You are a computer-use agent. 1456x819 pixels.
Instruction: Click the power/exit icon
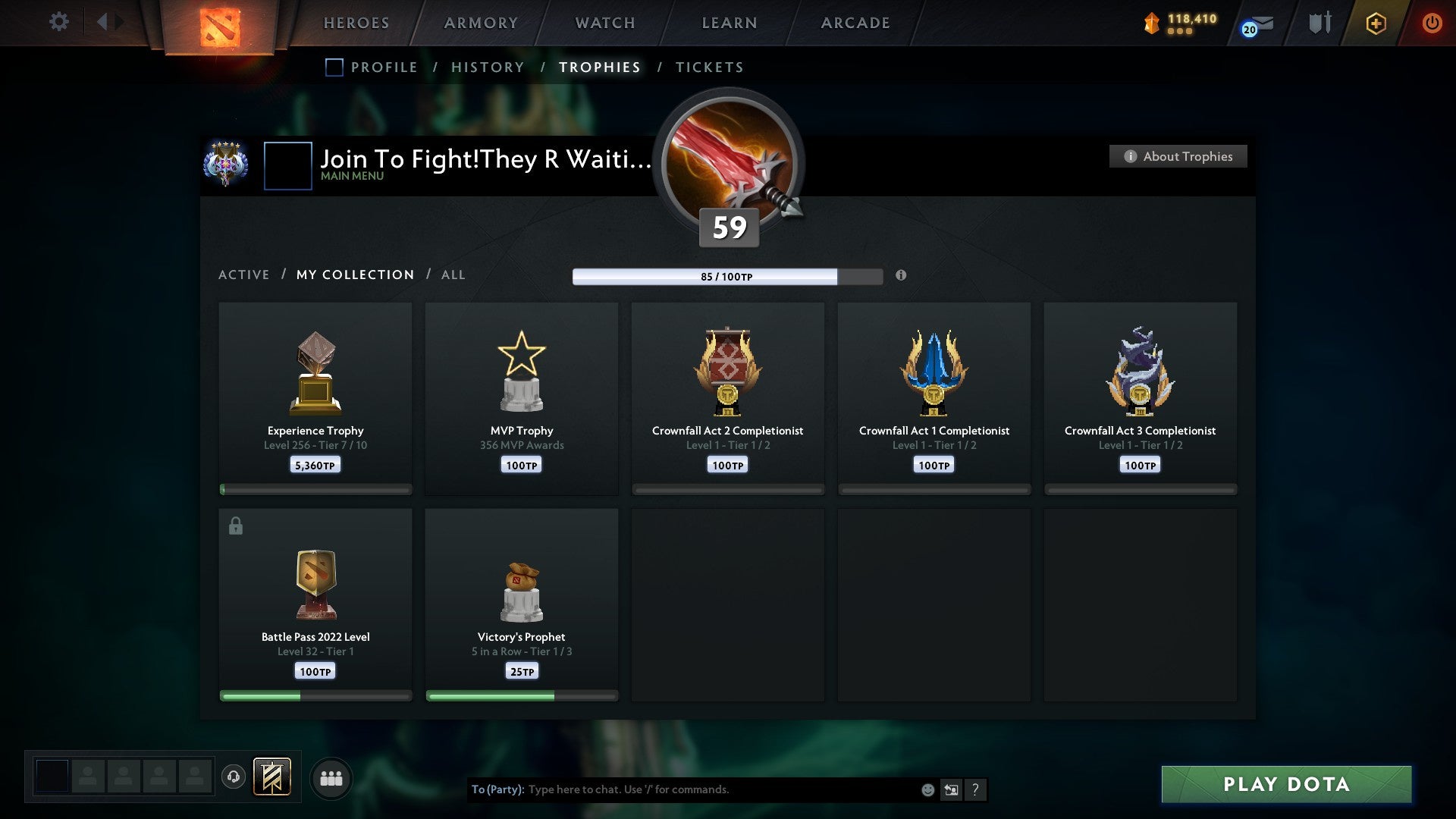click(x=1432, y=23)
